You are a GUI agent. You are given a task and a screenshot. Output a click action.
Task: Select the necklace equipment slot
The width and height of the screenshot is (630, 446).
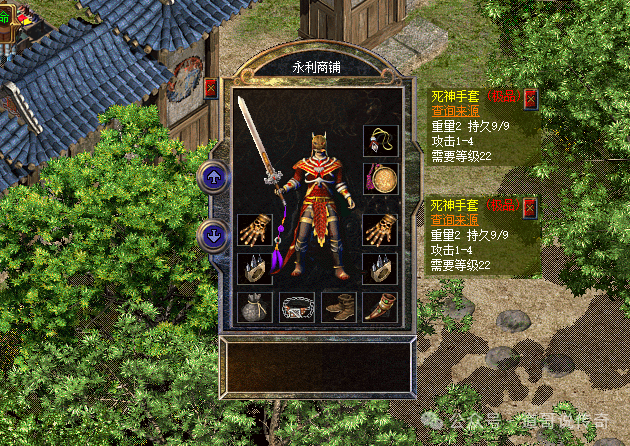[x=380, y=142]
